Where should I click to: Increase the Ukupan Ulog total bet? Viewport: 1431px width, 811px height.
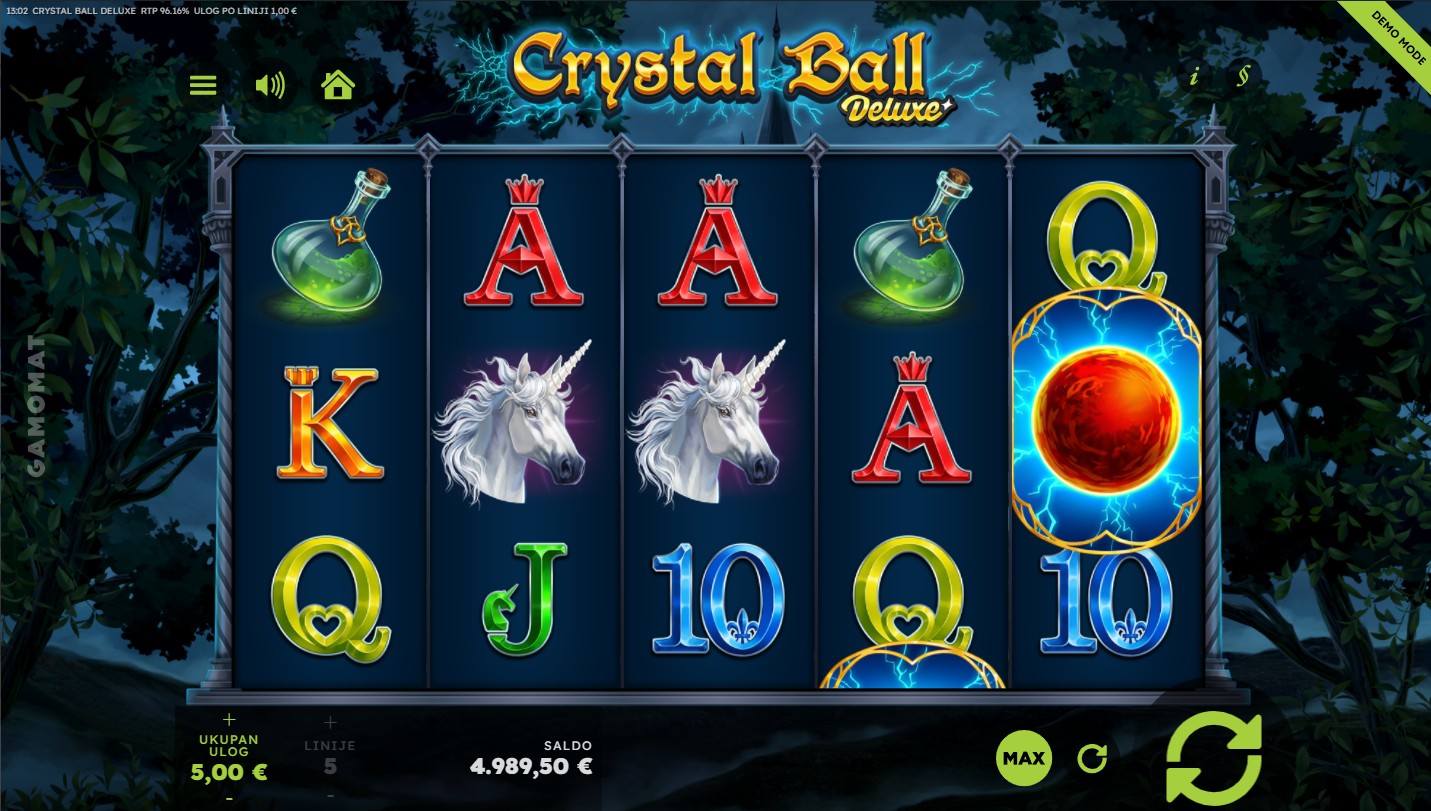pyautogui.click(x=229, y=719)
